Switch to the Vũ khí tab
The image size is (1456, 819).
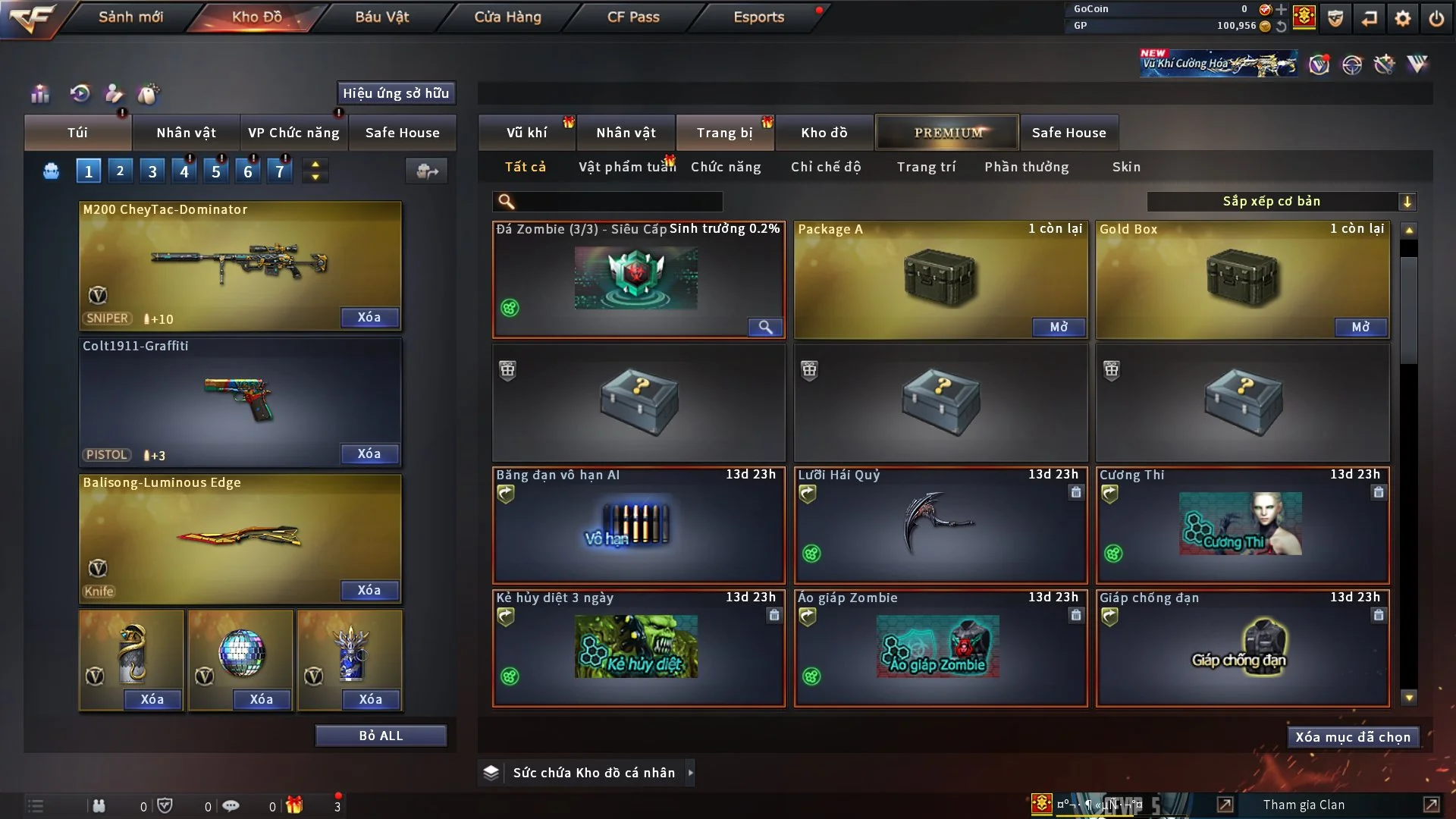click(x=526, y=133)
